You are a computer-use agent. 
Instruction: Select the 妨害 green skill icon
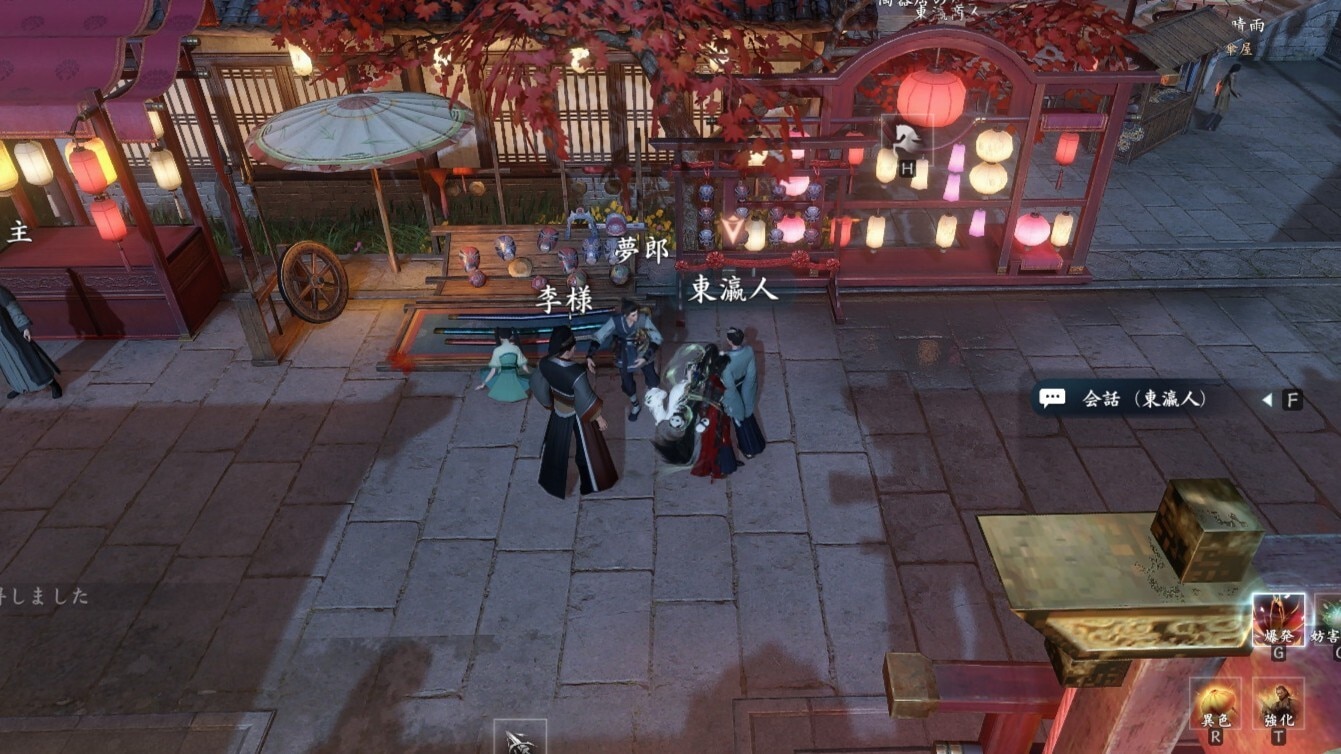pyautogui.click(x=1331, y=619)
